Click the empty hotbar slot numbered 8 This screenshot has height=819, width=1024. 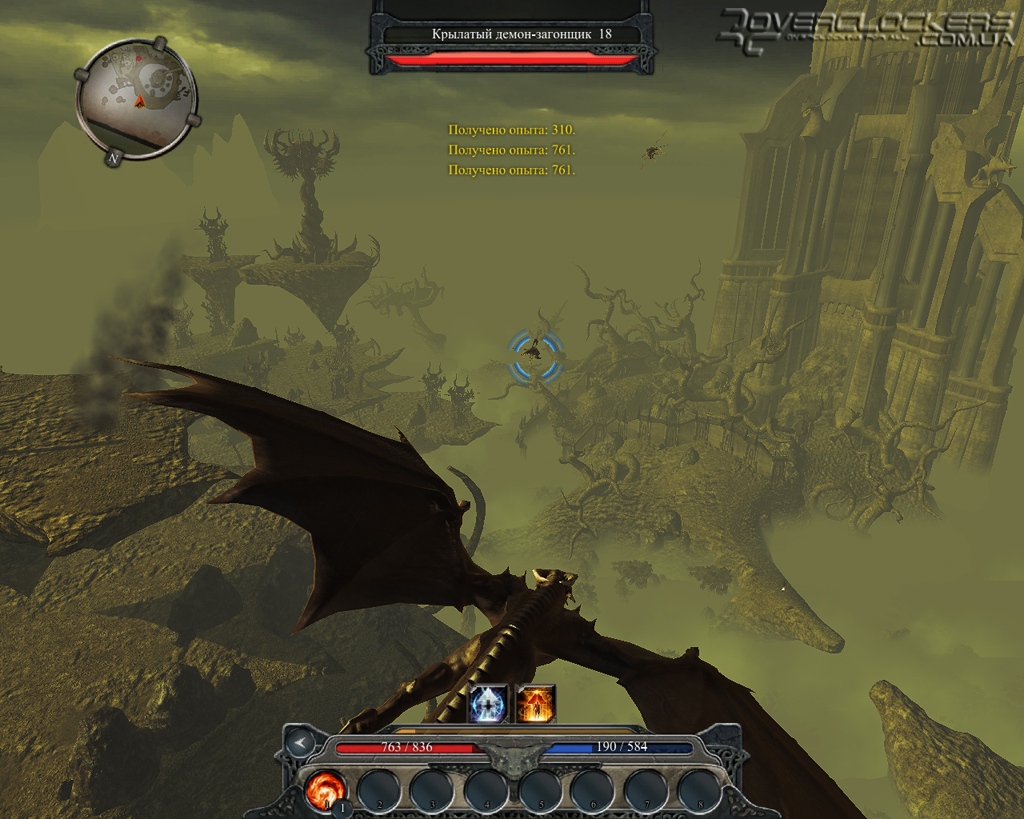[700, 787]
